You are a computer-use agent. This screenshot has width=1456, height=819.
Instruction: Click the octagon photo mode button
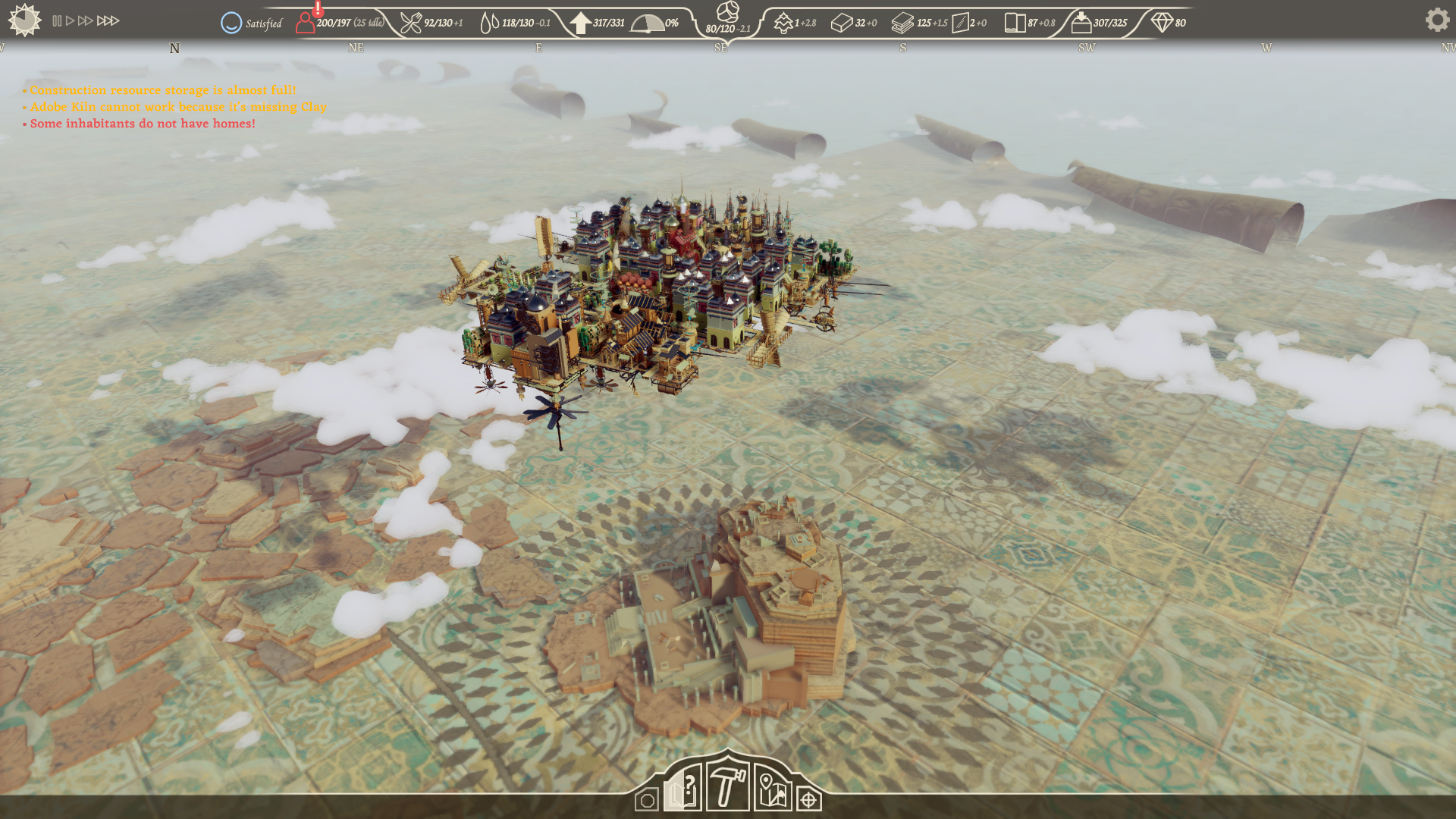click(647, 800)
